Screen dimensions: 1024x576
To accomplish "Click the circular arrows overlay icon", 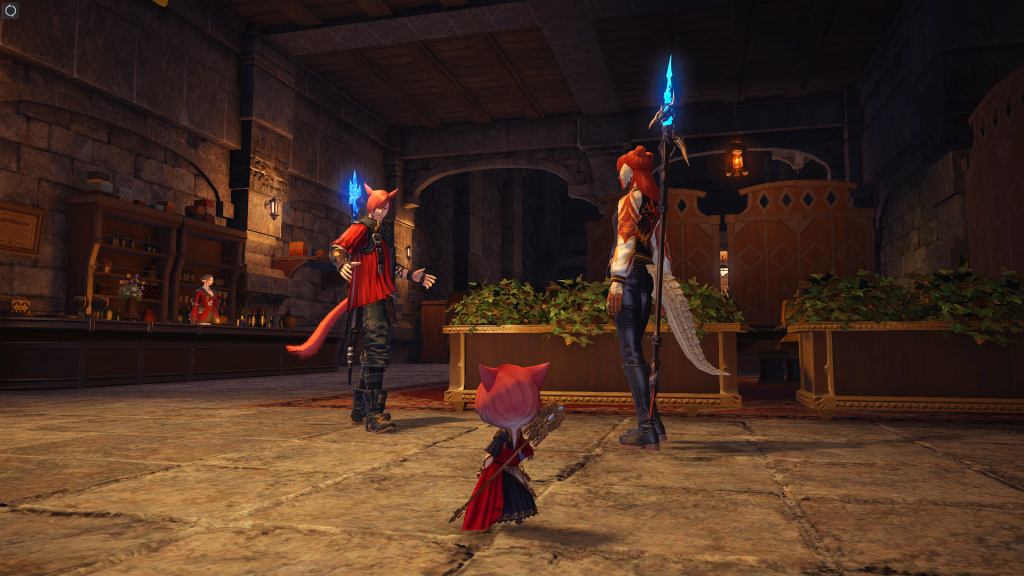I will pos(11,10).
